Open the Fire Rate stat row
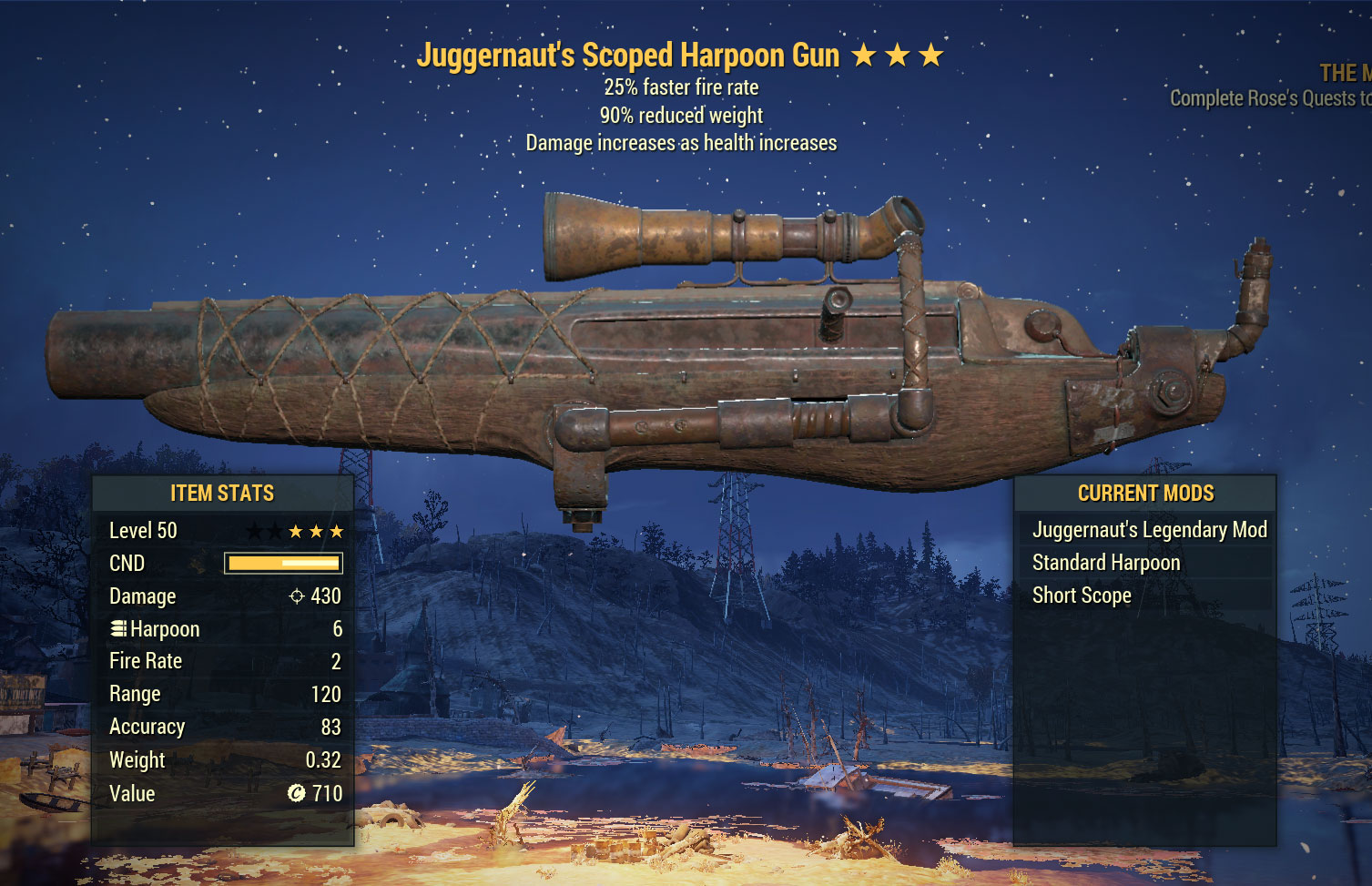Image resolution: width=1372 pixels, height=886 pixels. (x=222, y=660)
